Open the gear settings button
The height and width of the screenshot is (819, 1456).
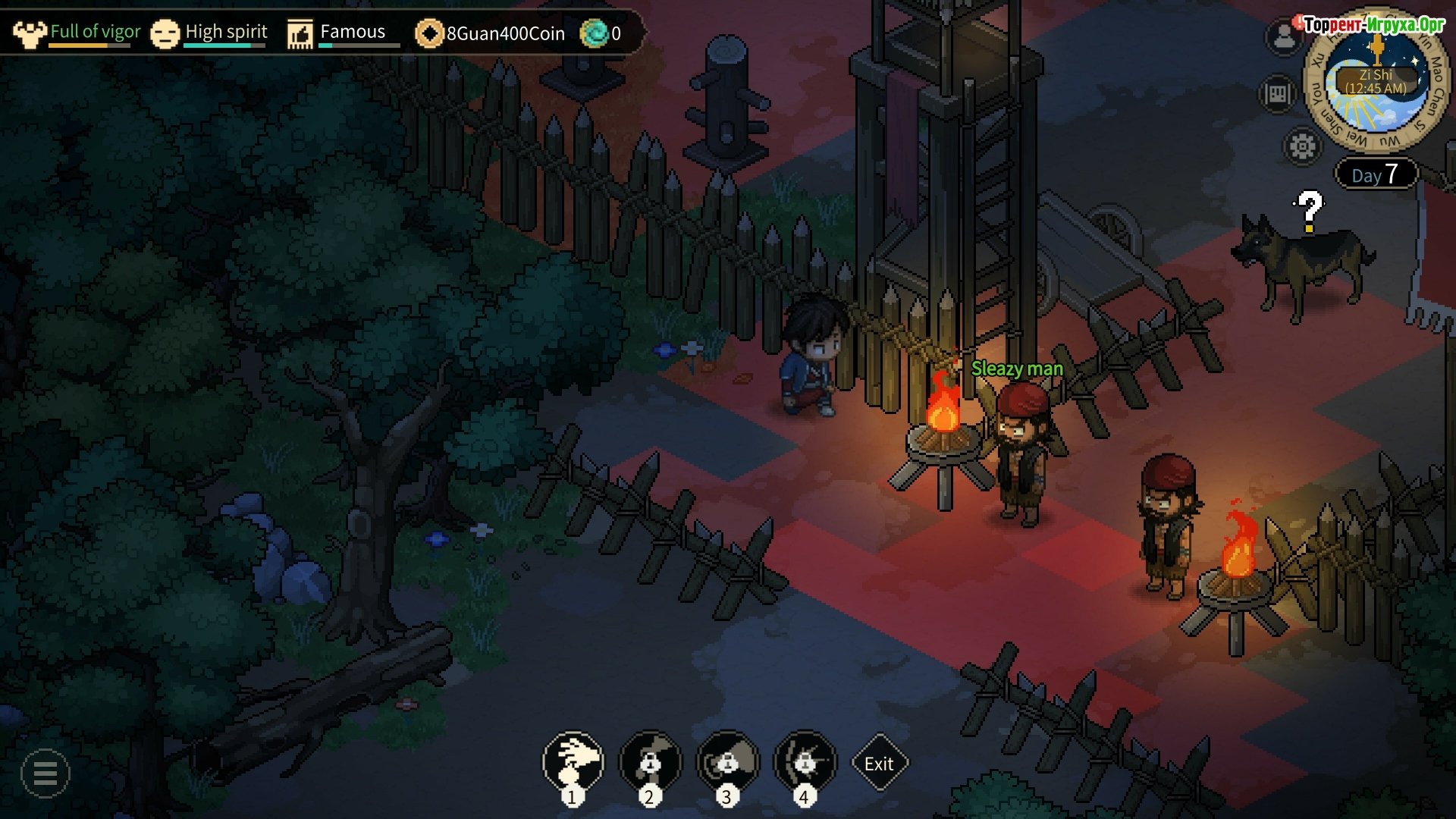(x=1302, y=146)
